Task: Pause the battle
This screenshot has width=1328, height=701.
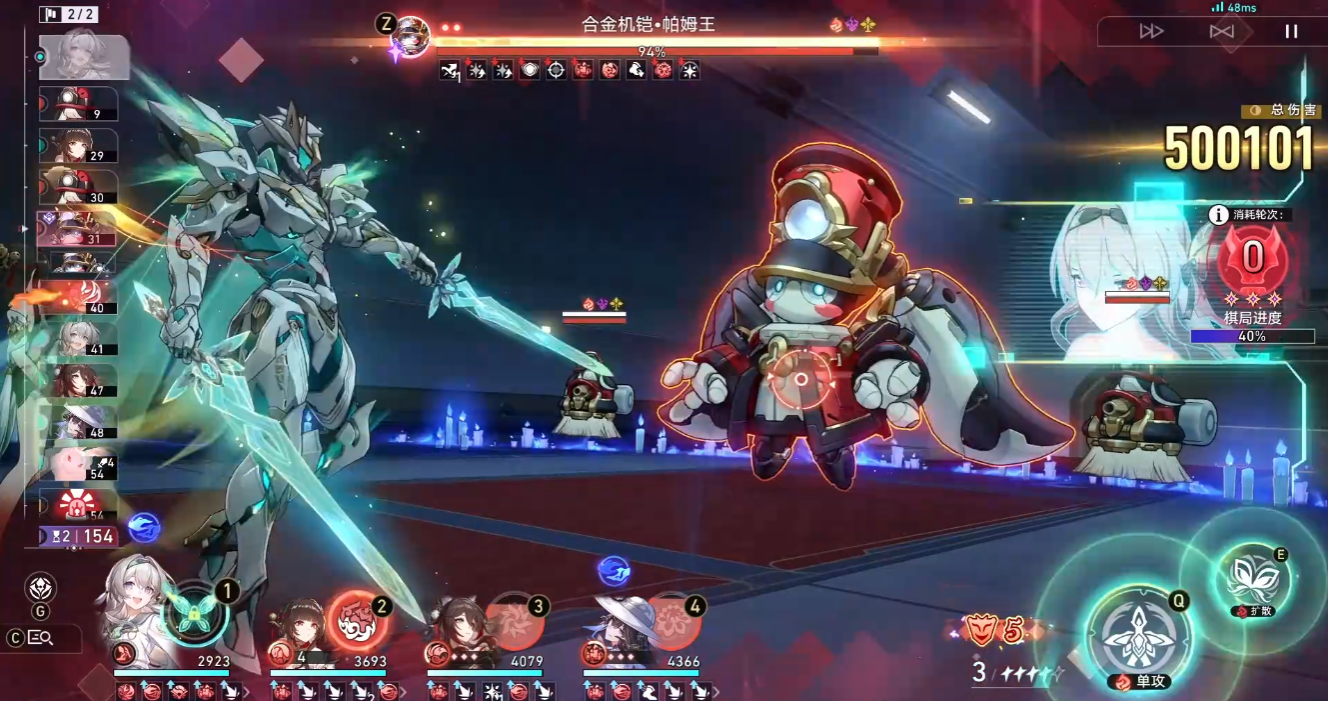Action: click(1291, 31)
